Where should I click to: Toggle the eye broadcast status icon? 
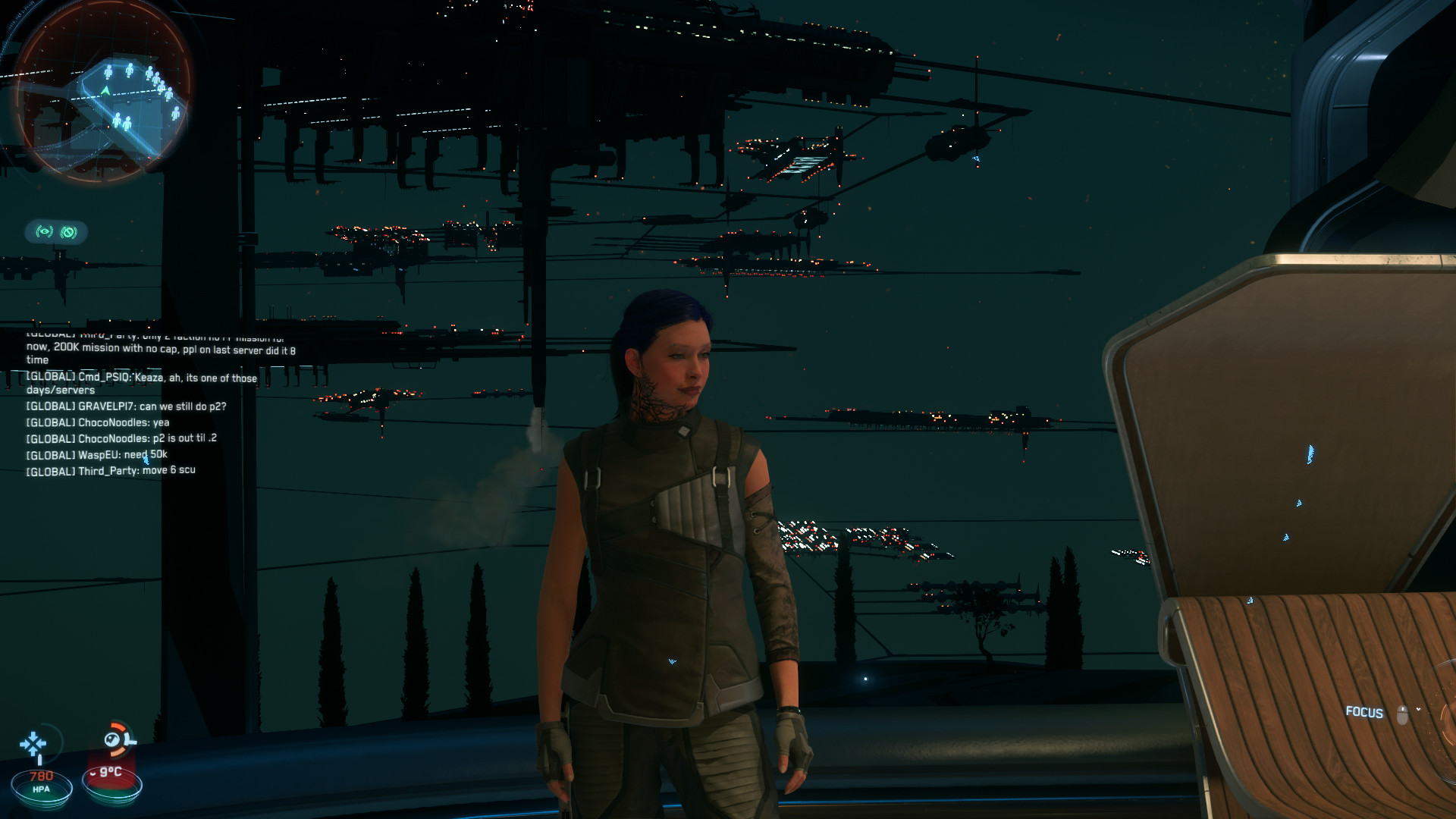(45, 232)
